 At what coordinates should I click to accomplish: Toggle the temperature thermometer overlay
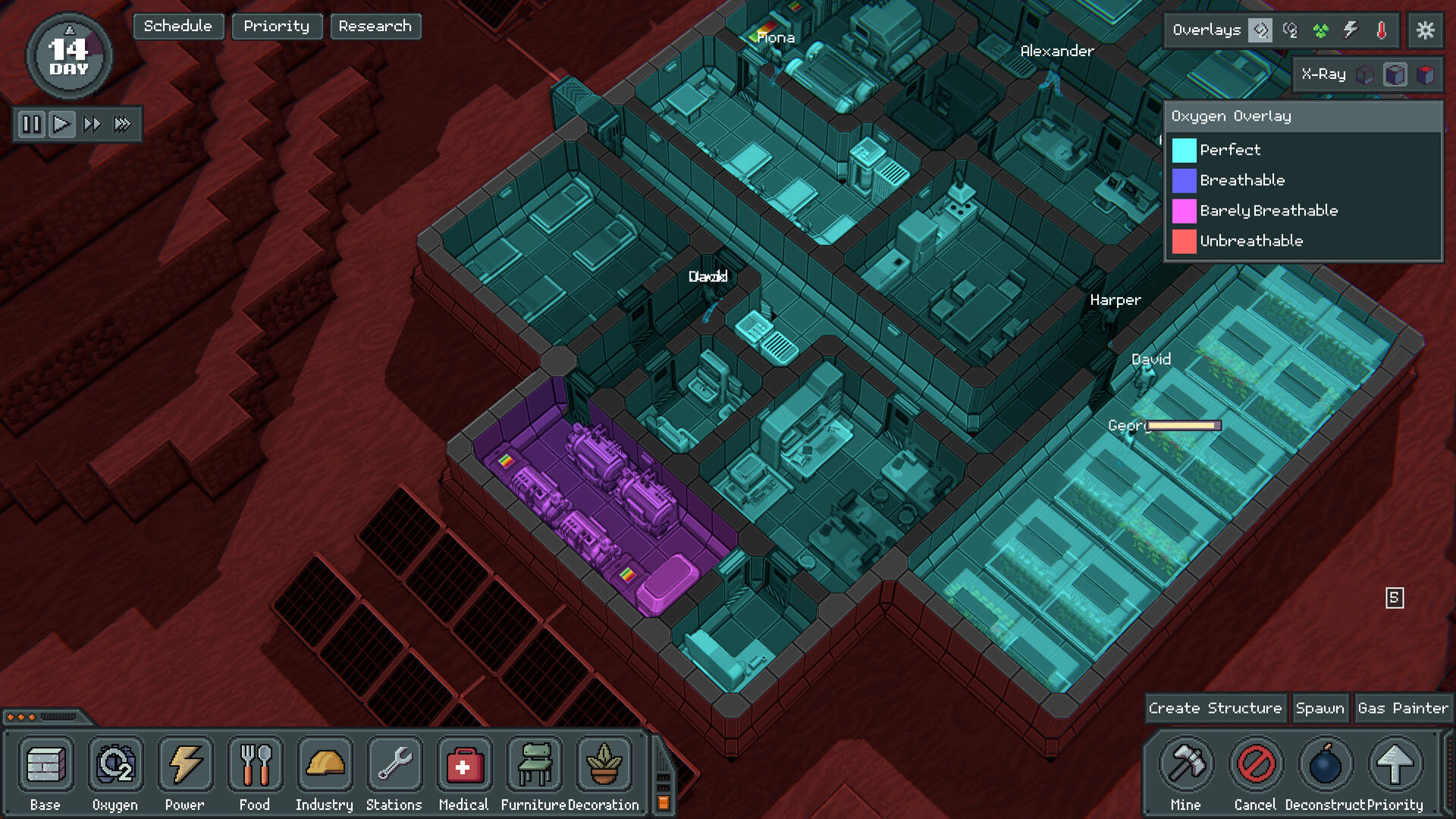(1382, 30)
